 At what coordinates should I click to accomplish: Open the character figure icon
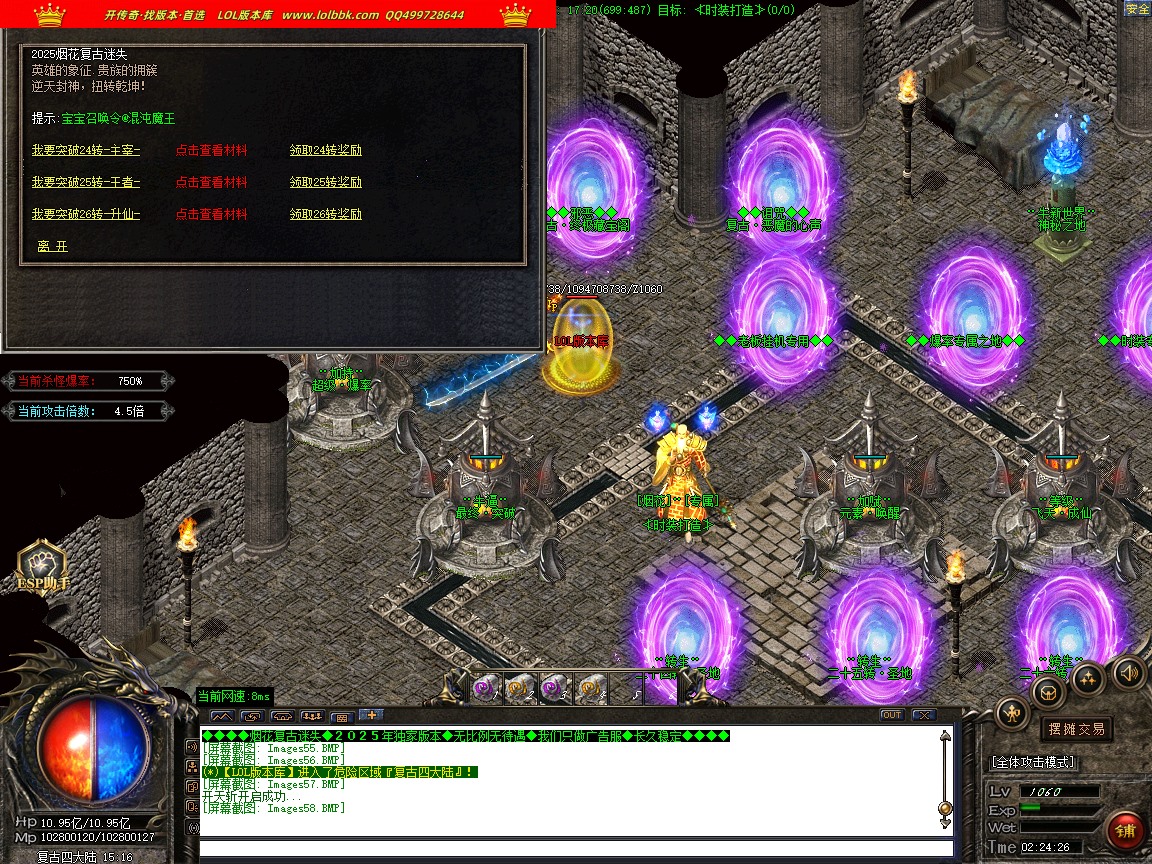coord(1013,713)
